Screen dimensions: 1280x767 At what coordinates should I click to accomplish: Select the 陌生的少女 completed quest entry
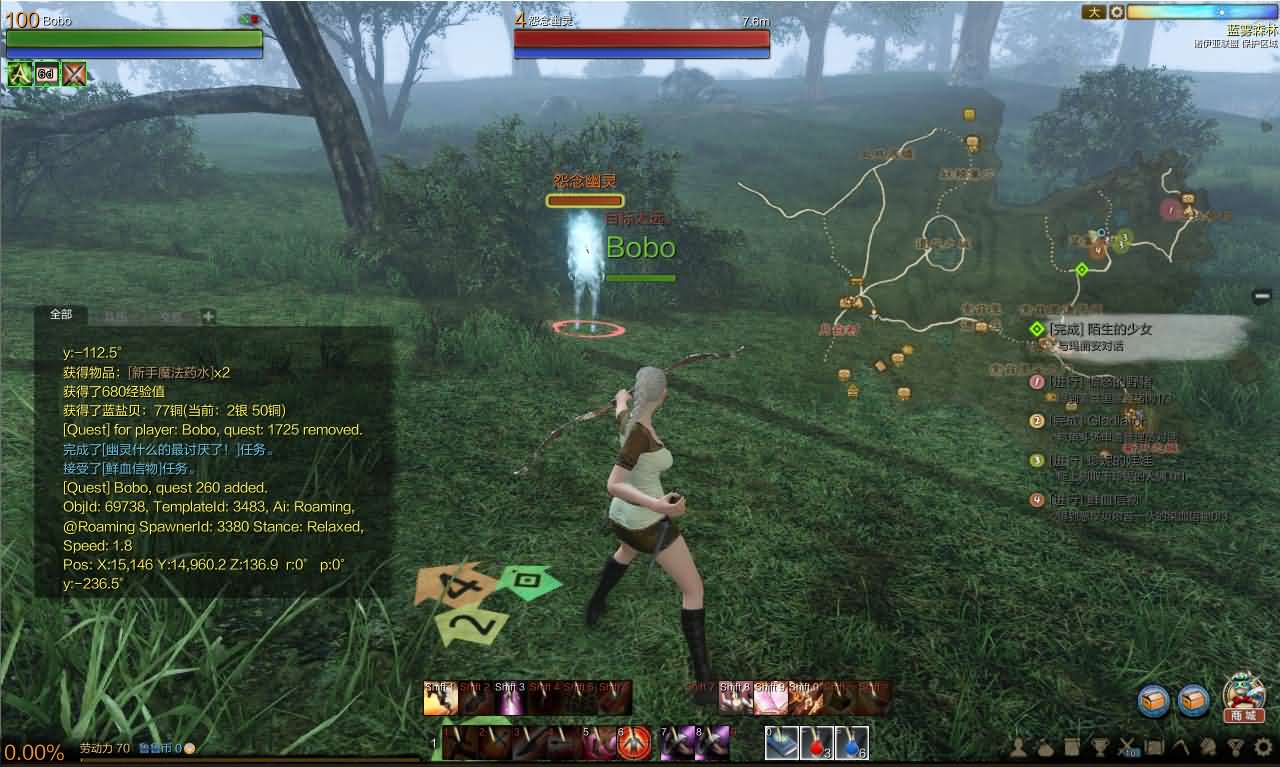coord(1100,329)
